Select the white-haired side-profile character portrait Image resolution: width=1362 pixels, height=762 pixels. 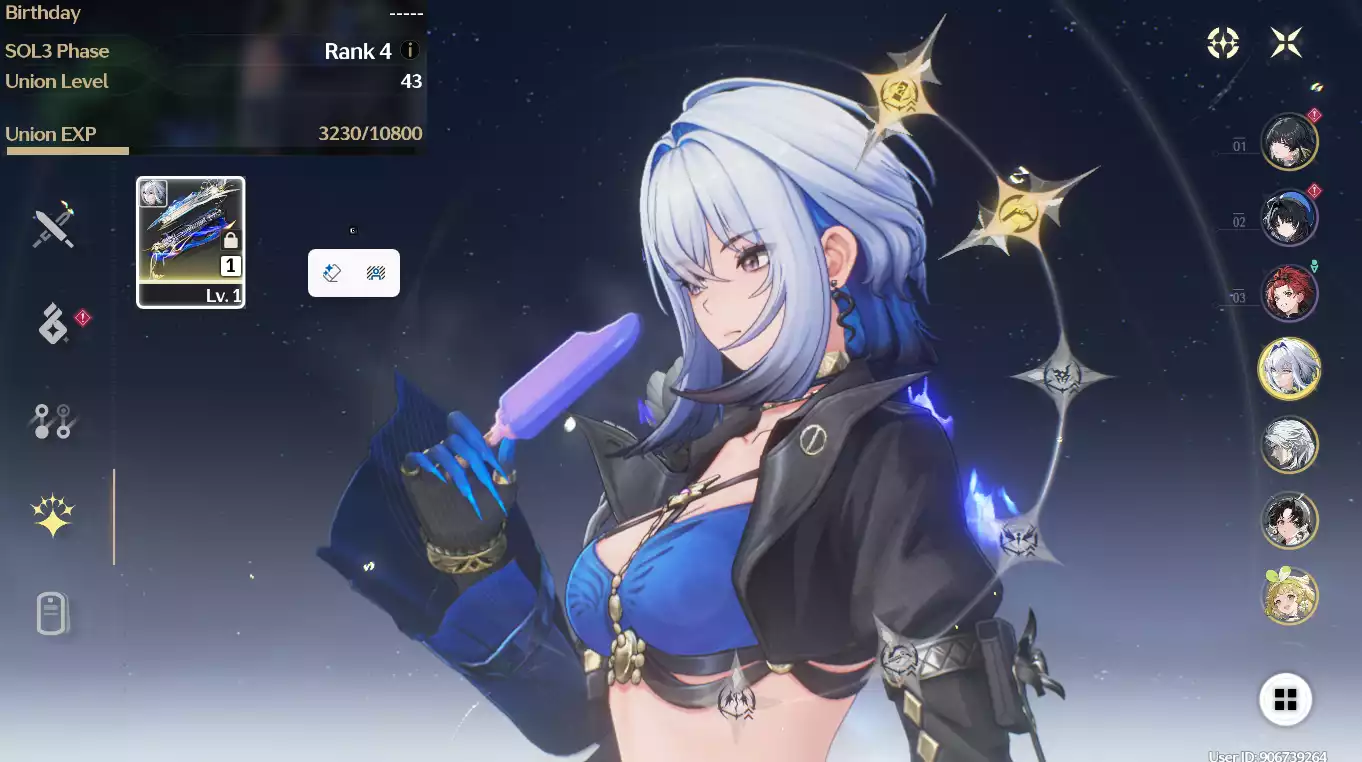point(1288,445)
